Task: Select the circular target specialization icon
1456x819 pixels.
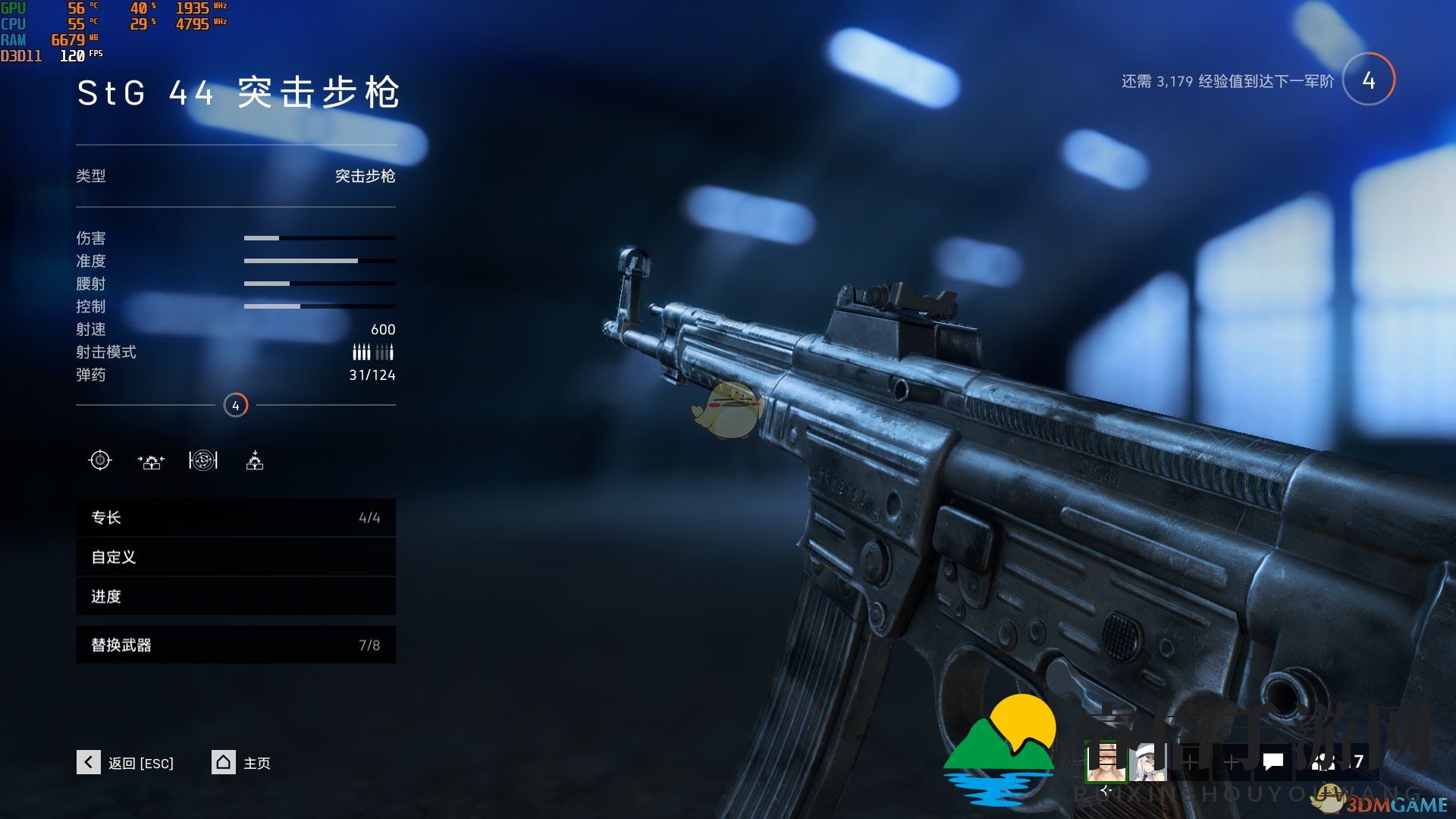Action: pyautogui.click(x=203, y=460)
